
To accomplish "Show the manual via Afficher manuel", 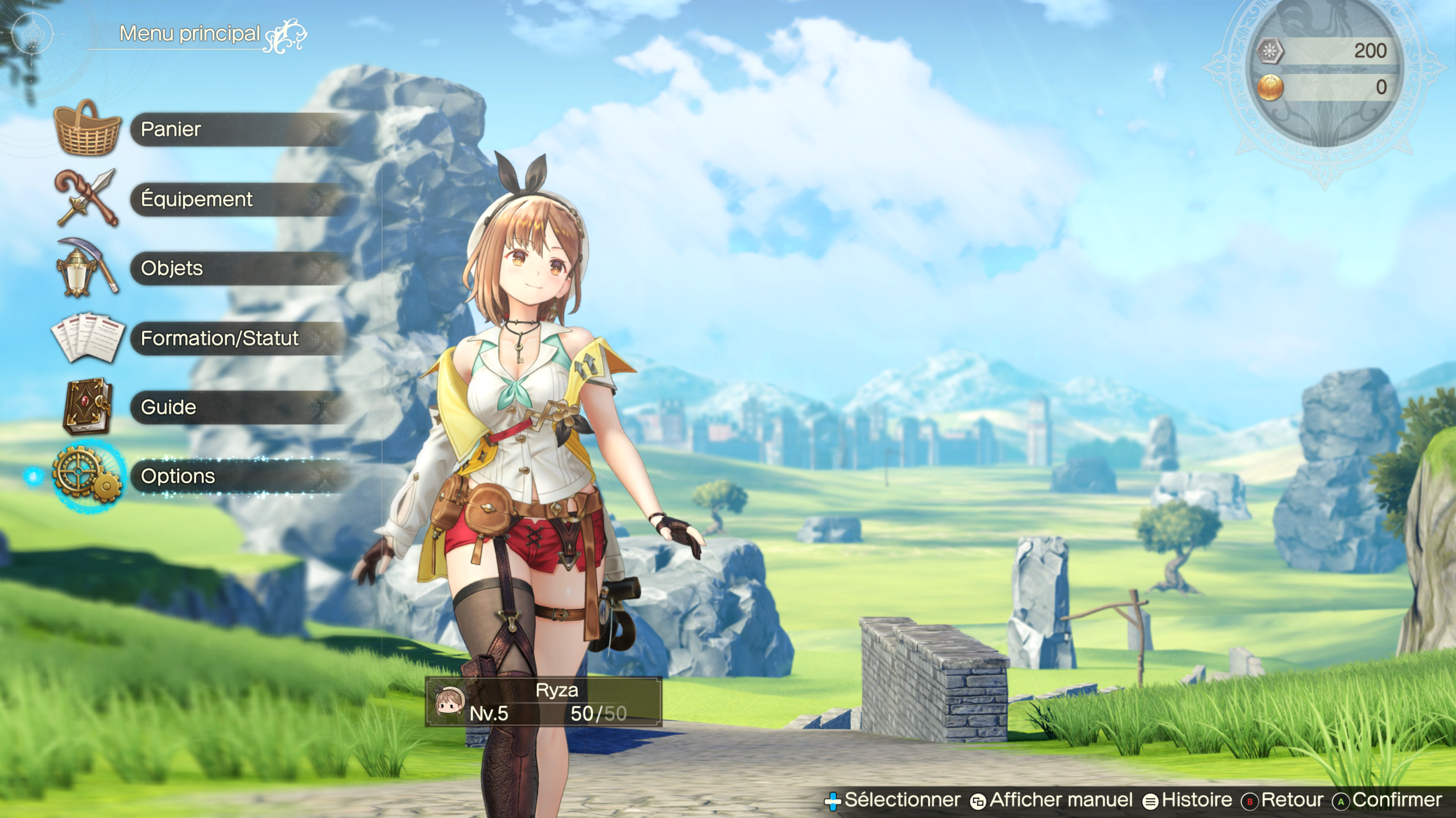I will tap(1061, 800).
